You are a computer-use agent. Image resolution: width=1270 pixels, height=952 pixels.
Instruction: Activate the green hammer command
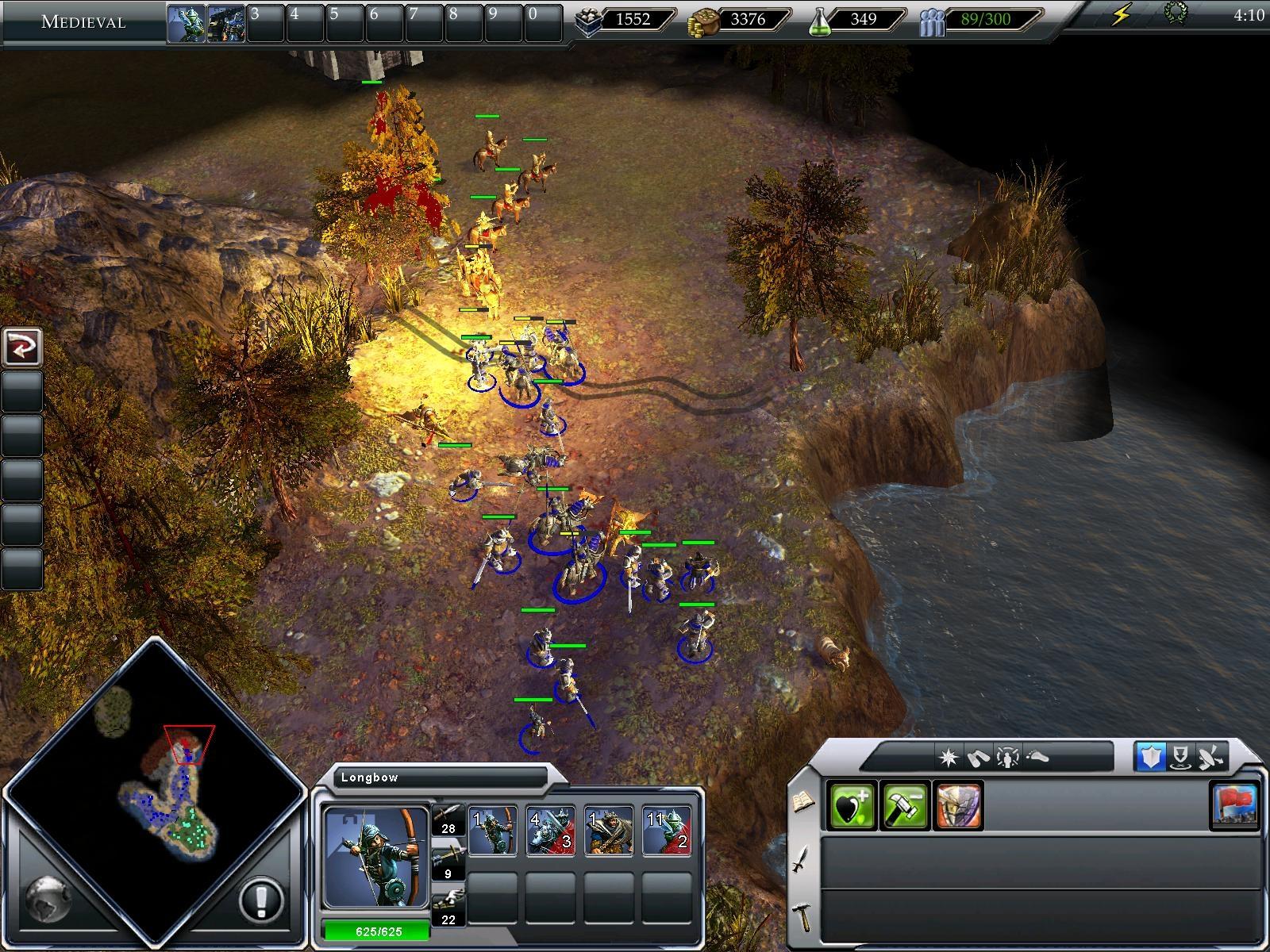[x=905, y=805]
